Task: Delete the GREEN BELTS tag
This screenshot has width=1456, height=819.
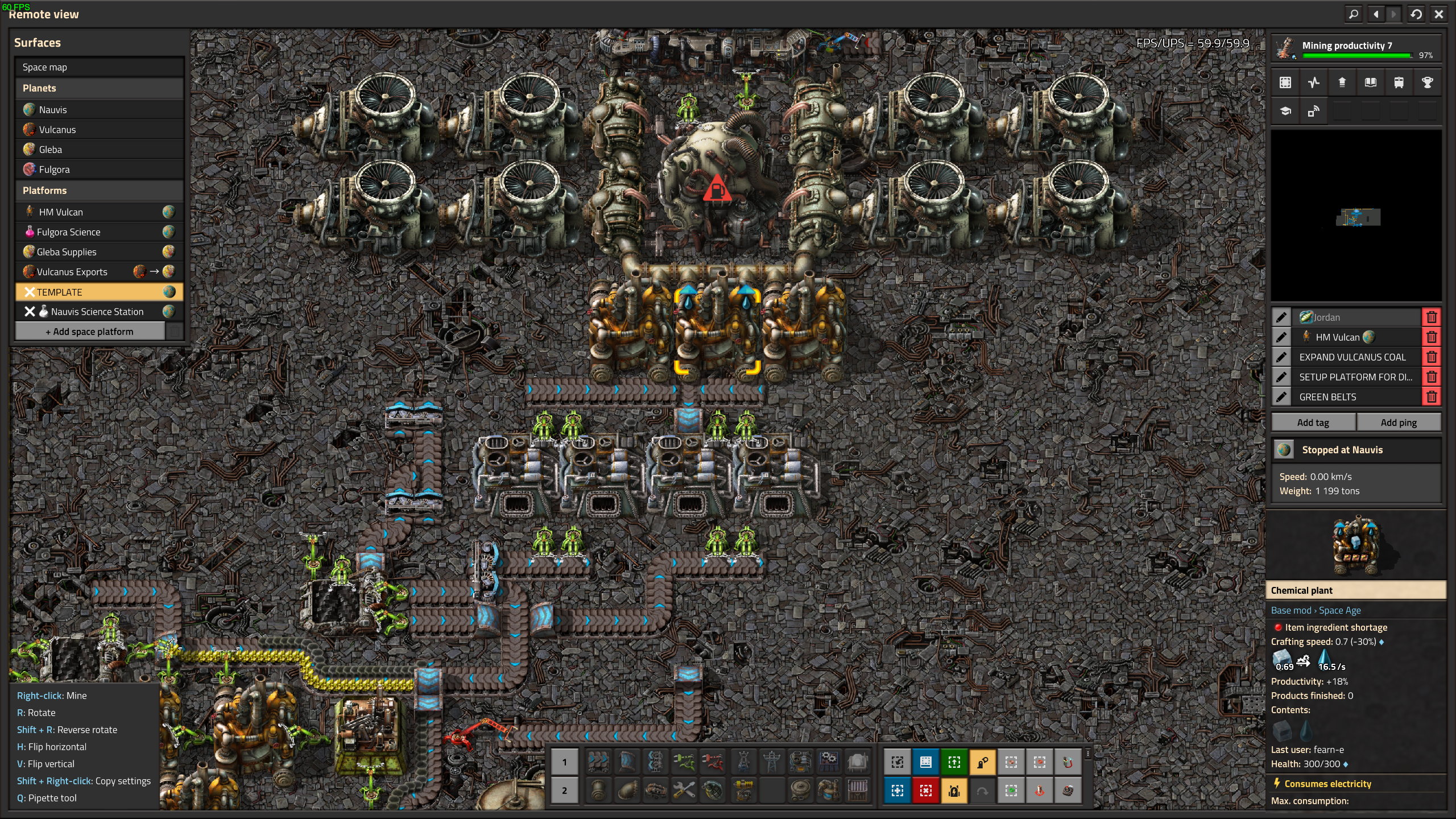Action: point(1432,397)
